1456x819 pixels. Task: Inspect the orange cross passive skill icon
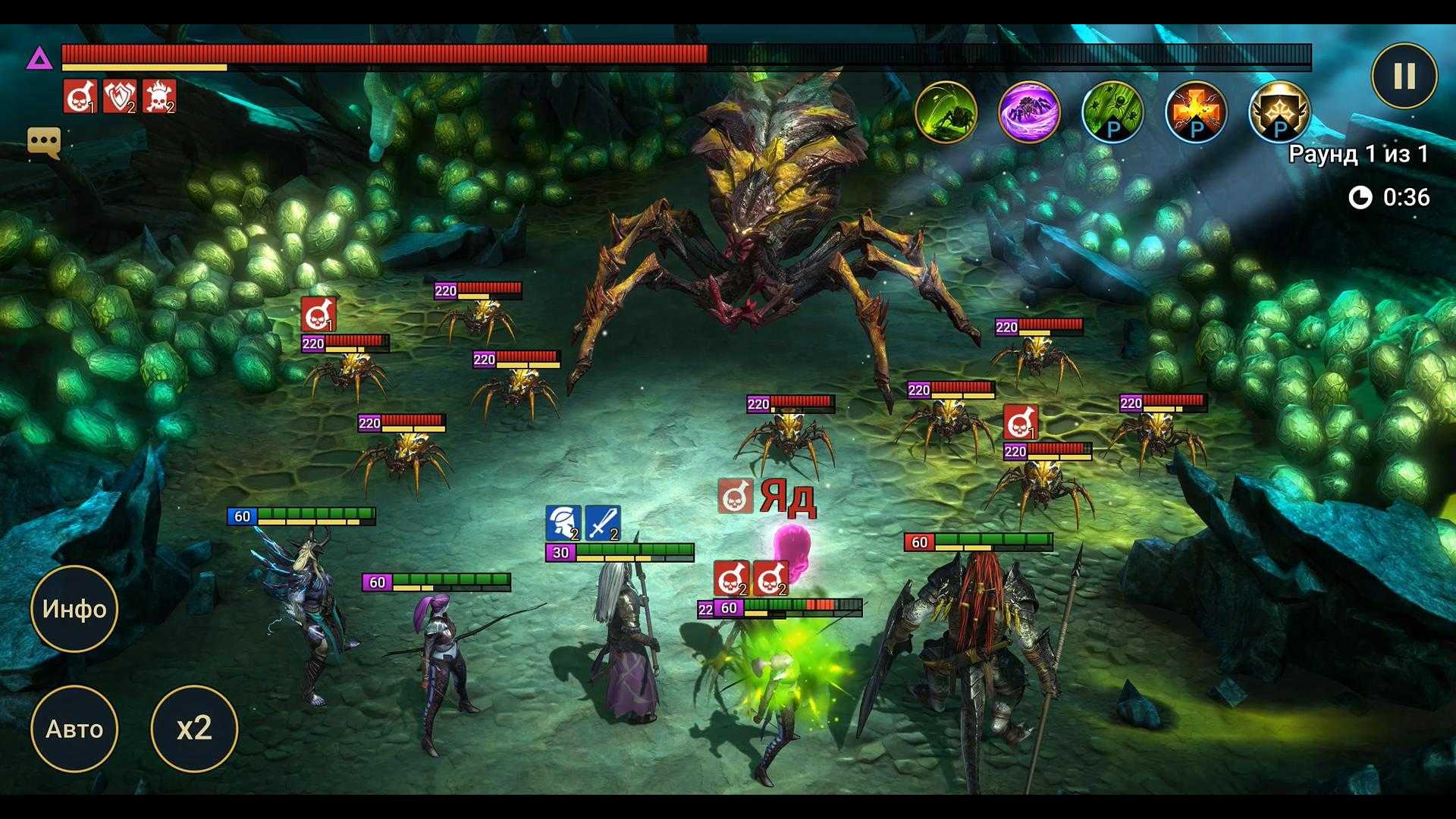[1196, 112]
